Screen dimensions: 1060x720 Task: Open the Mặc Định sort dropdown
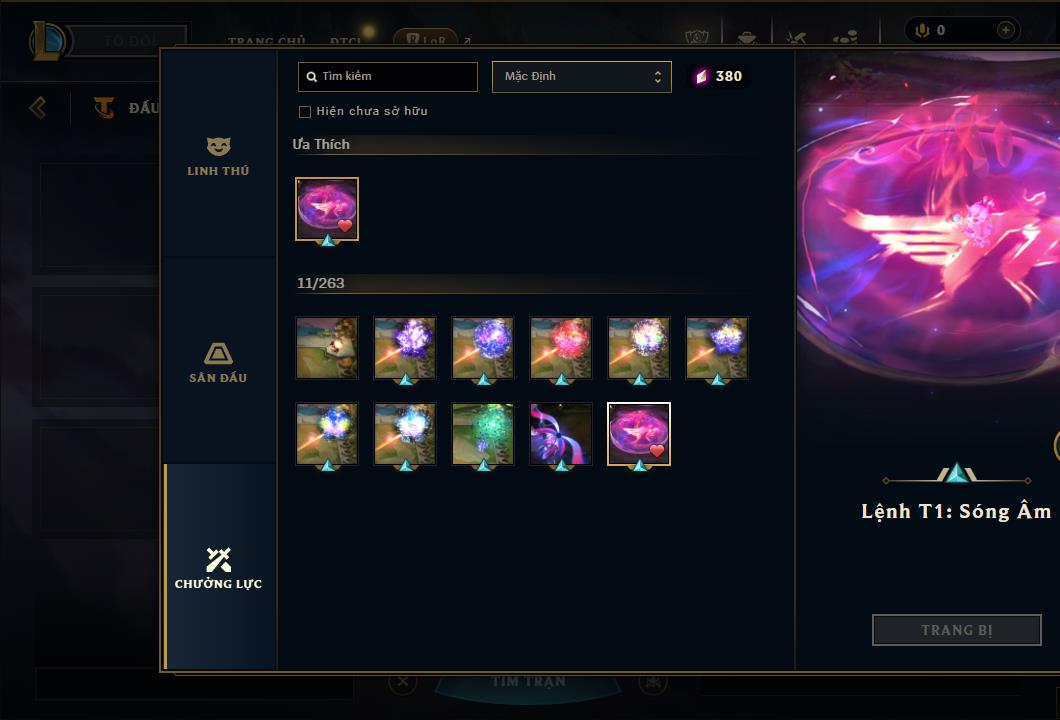(581, 77)
